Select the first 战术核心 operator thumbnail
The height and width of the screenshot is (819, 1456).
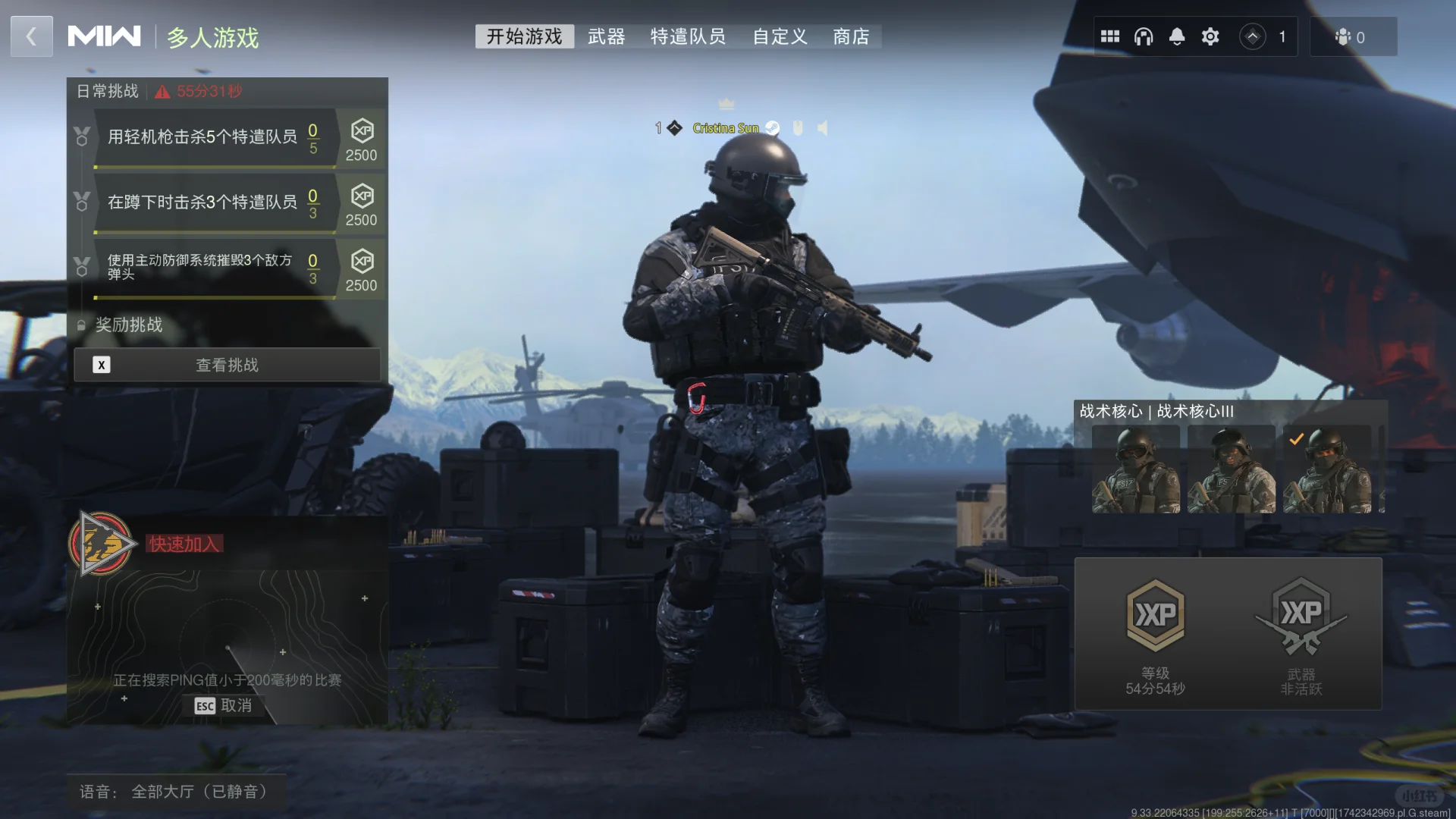[x=1135, y=468]
